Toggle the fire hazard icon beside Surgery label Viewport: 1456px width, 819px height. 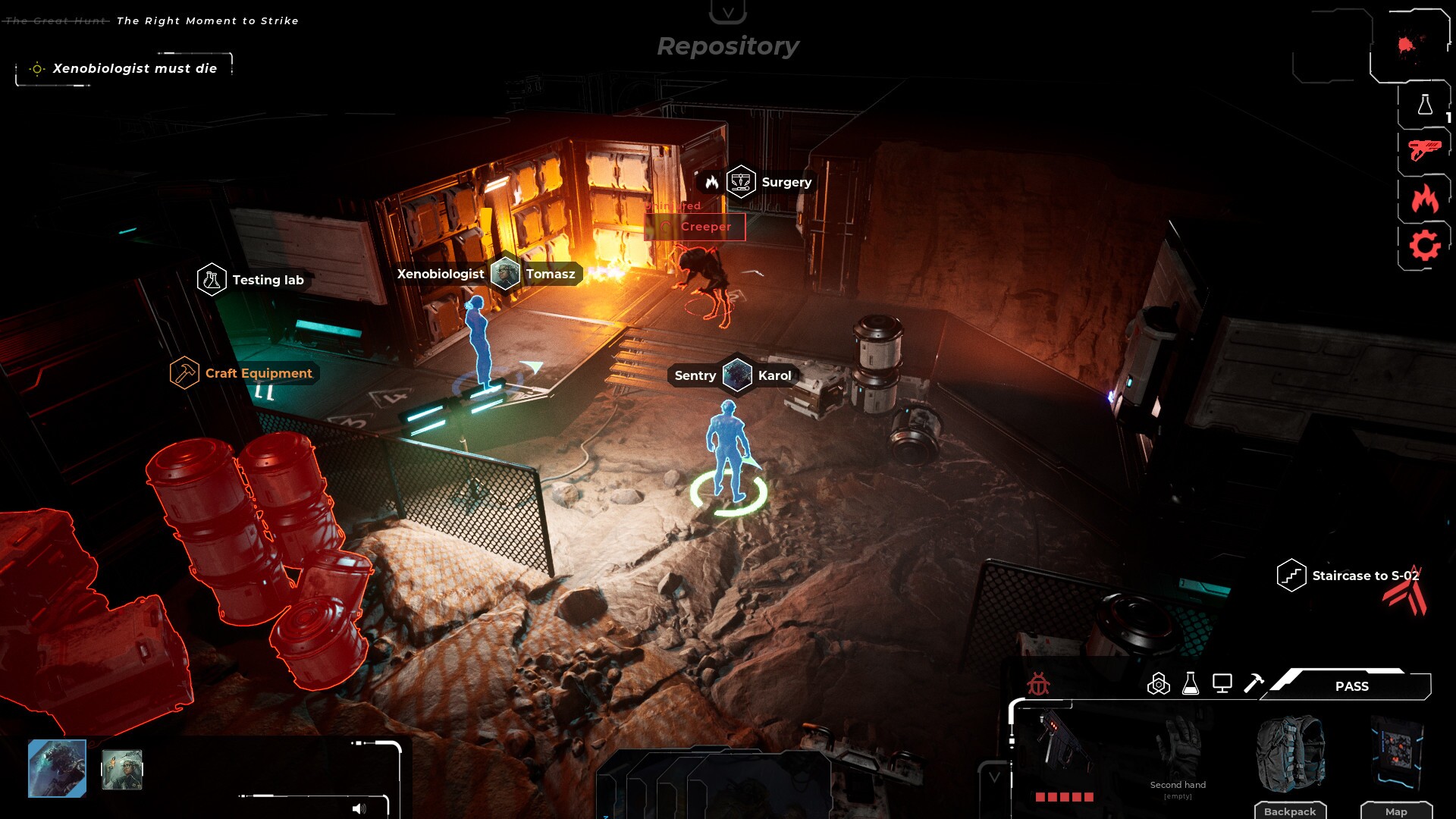pos(711,182)
